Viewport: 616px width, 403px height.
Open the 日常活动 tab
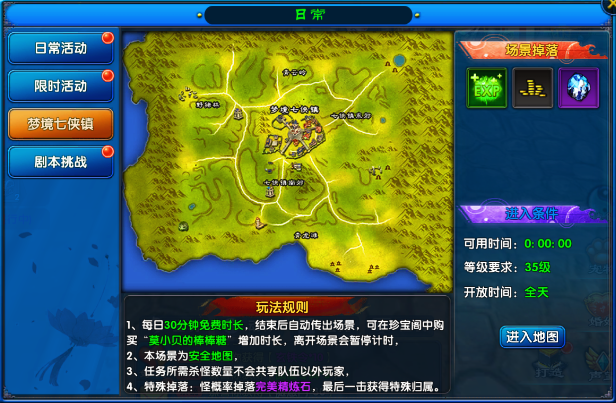pyautogui.click(x=60, y=48)
